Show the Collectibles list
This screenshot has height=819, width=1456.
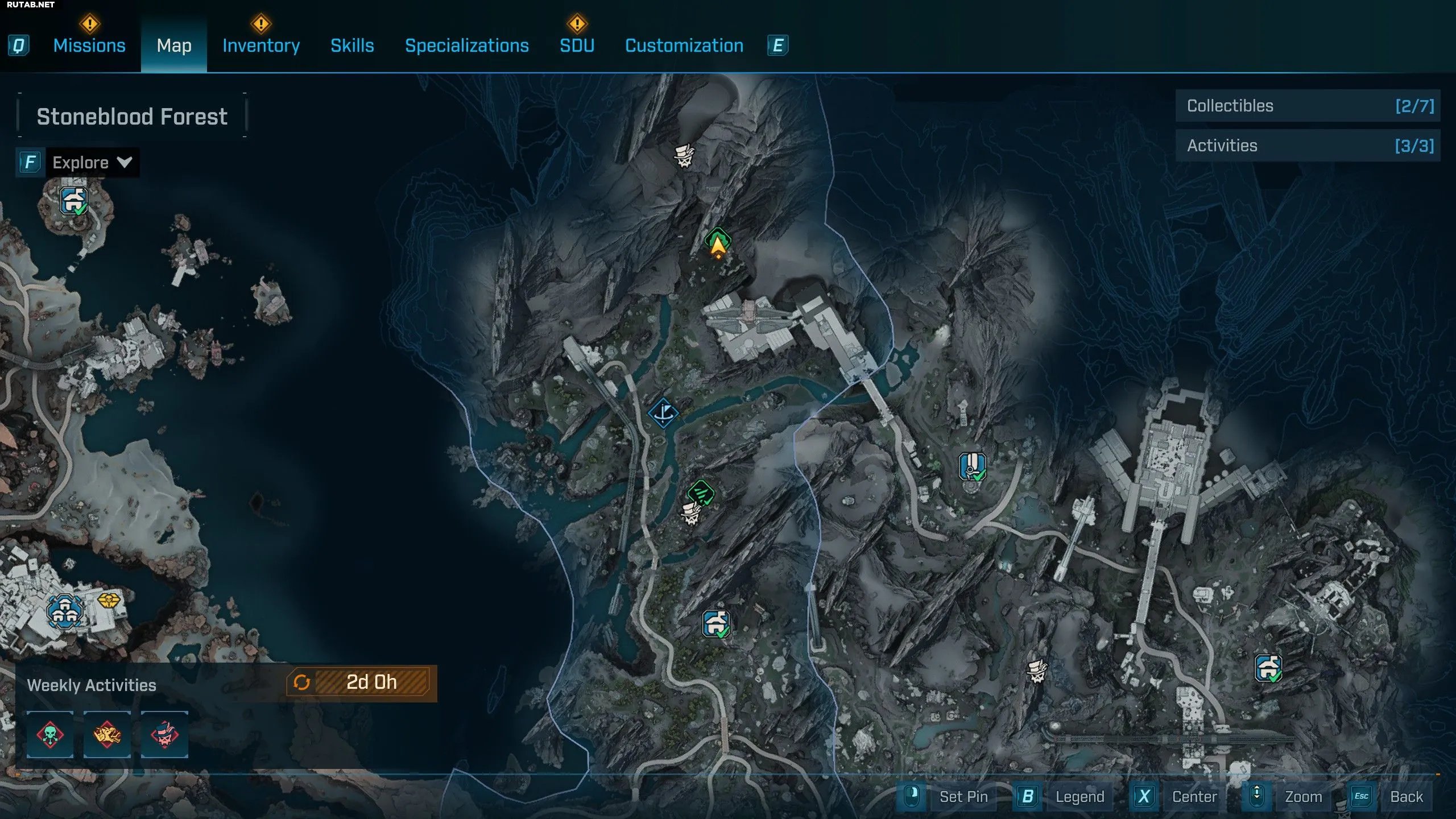[1307, 106]
